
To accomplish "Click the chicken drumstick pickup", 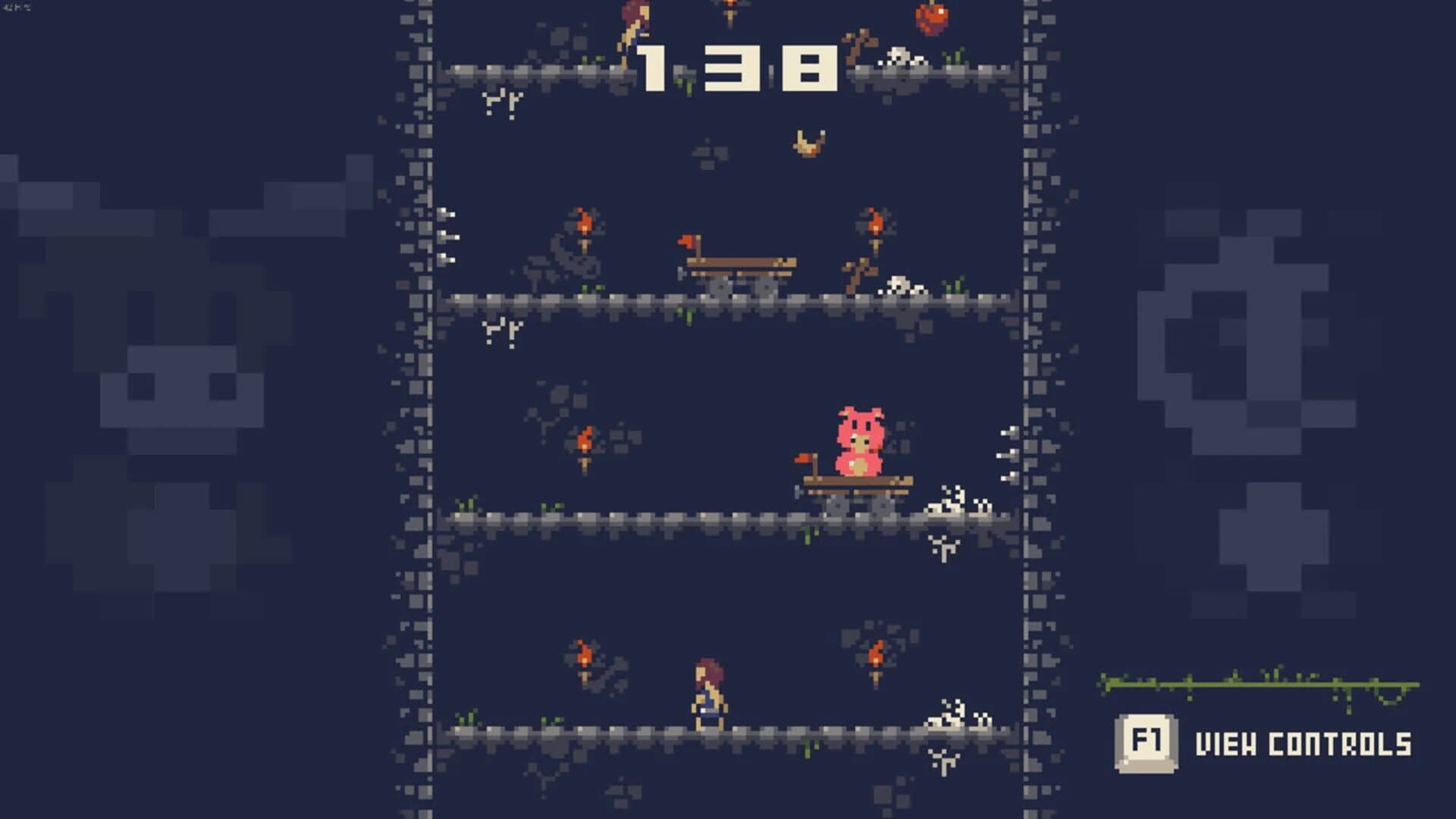I will pyautogui.click(x=806, y=140).
